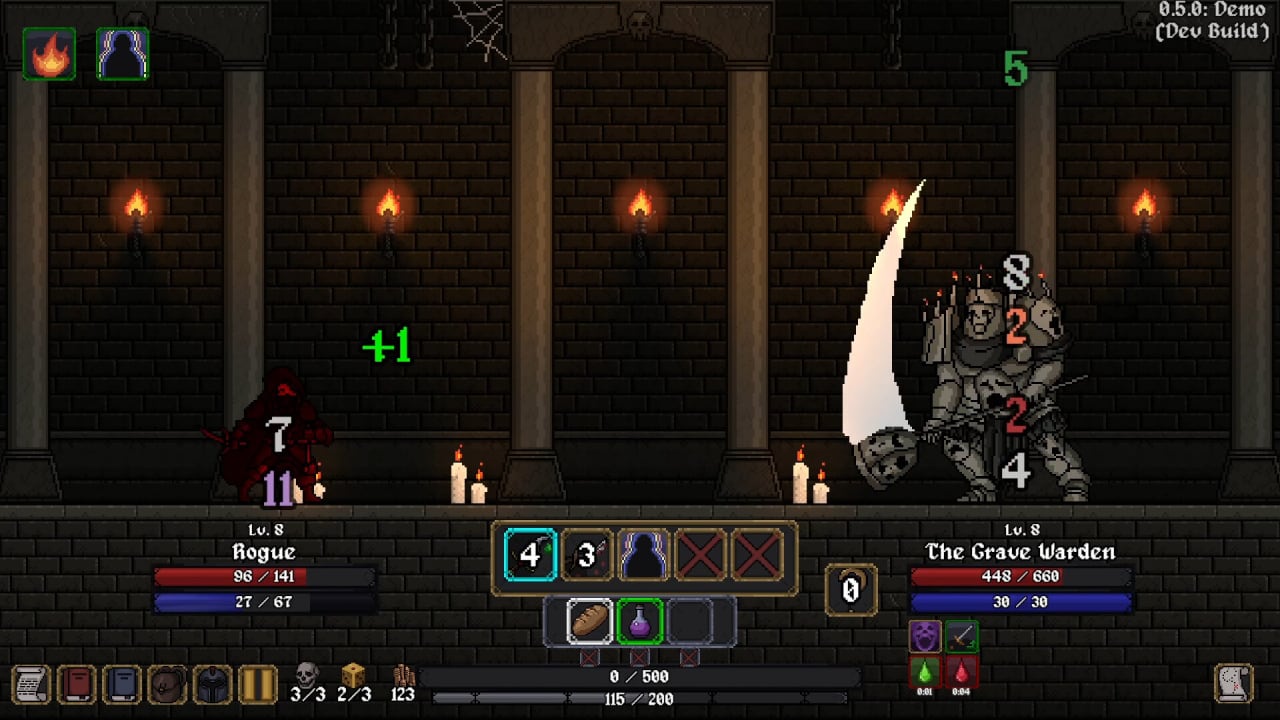The image size is (1280, 720).
Task: Drink the purple potion
Action: (x=640, y=621)
